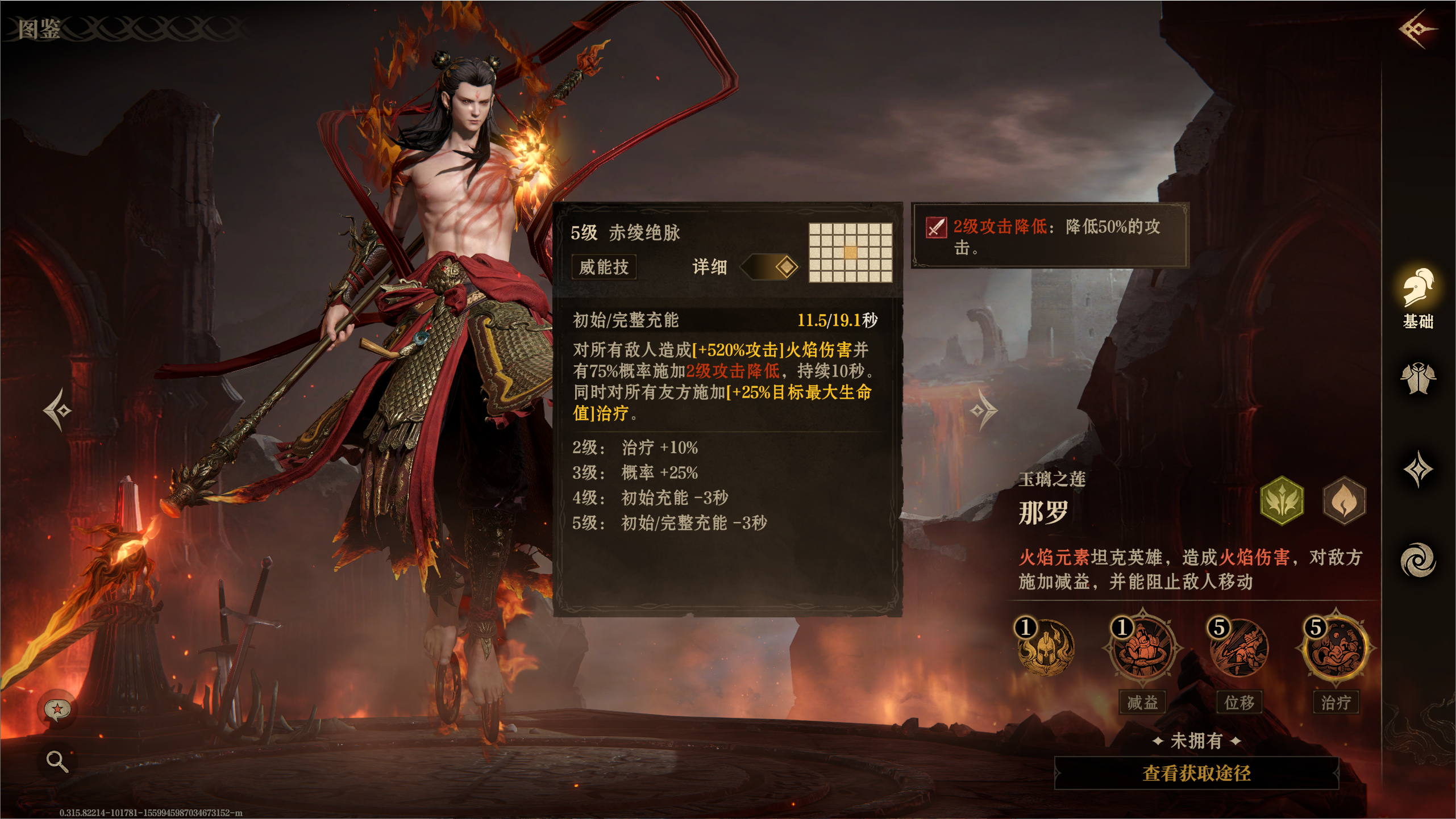The width and height of the screenshot is (1456, 819).
Task: Choose the skill icon above 位移
Action: tap(1239, 647)
